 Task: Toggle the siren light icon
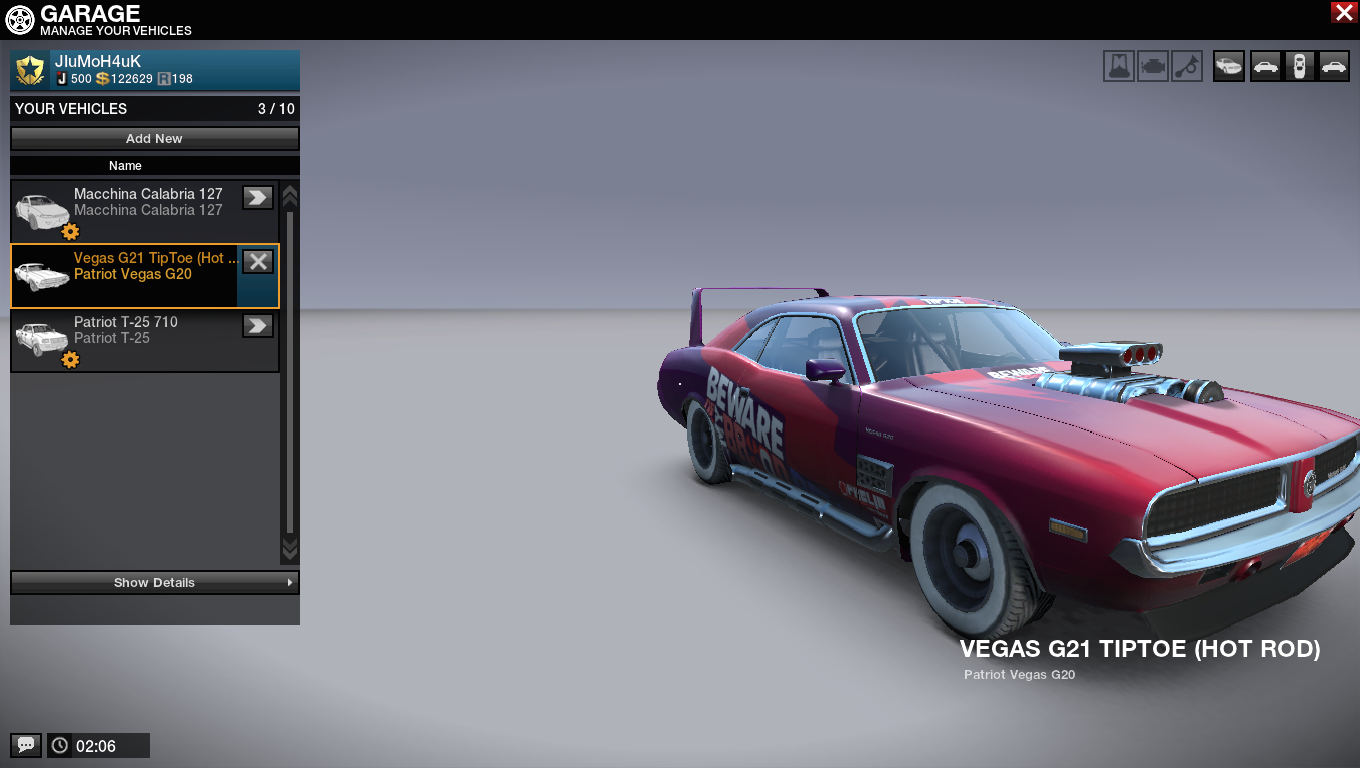tap(1119, 67)
